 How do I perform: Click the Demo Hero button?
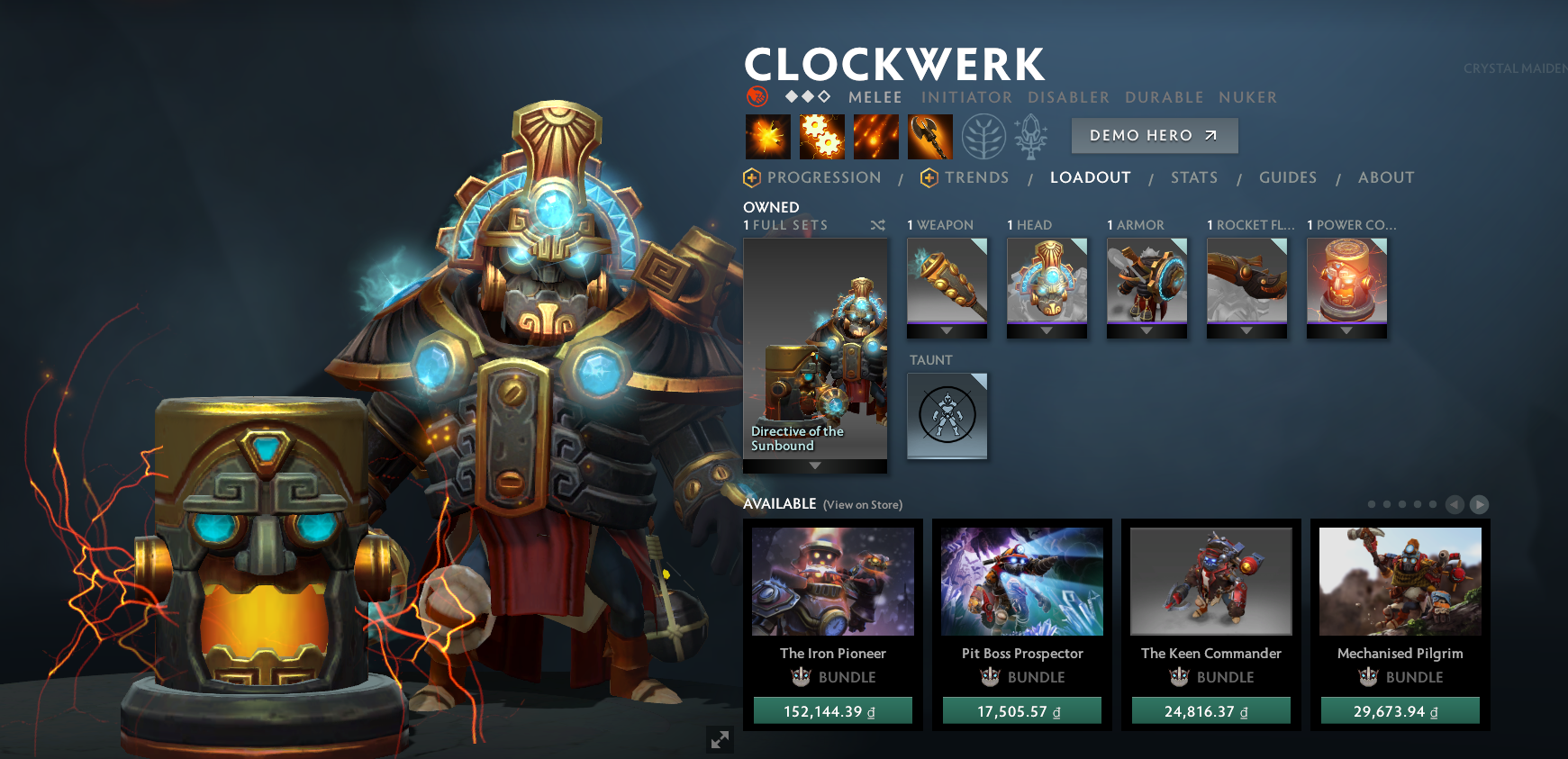(x=1154, y=135)
